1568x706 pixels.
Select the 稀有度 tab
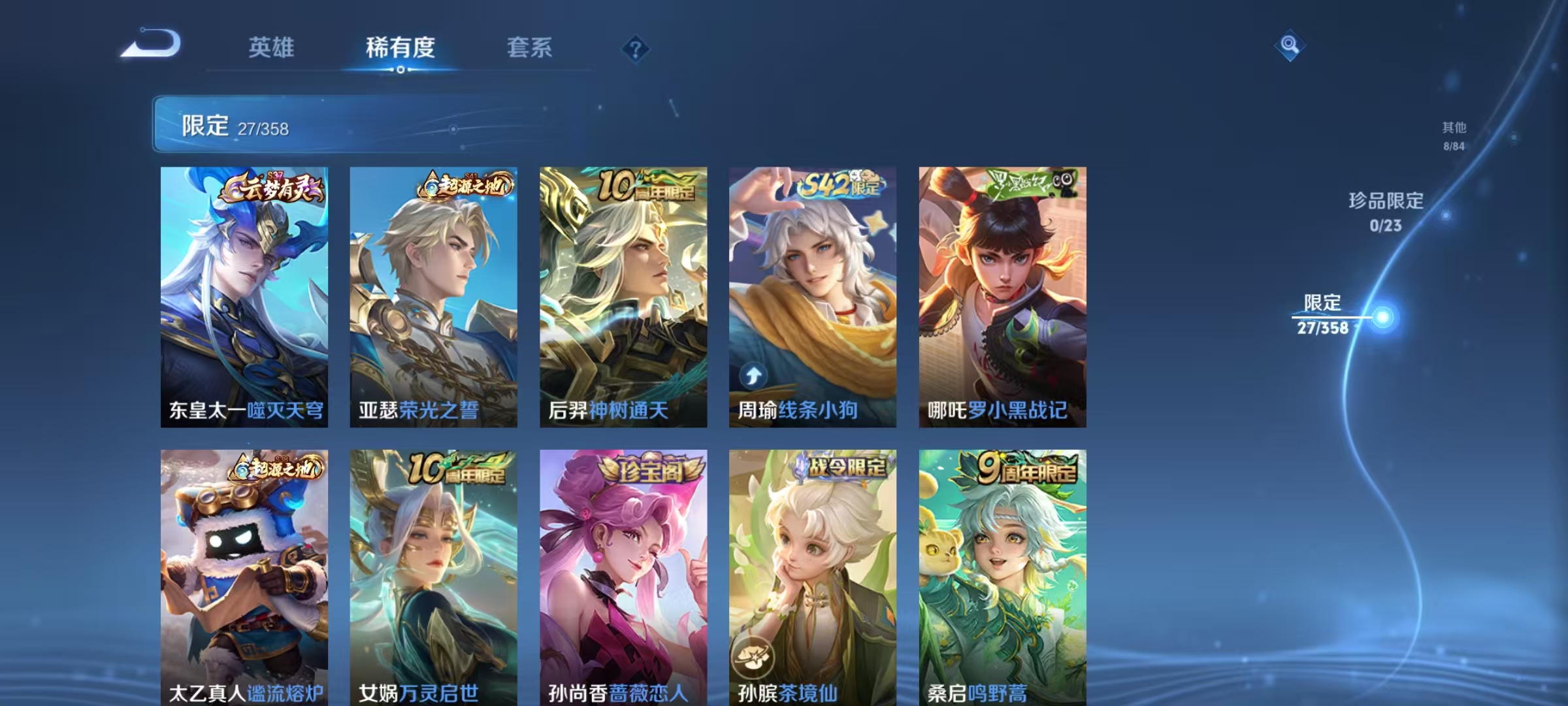tap(401, 47)
